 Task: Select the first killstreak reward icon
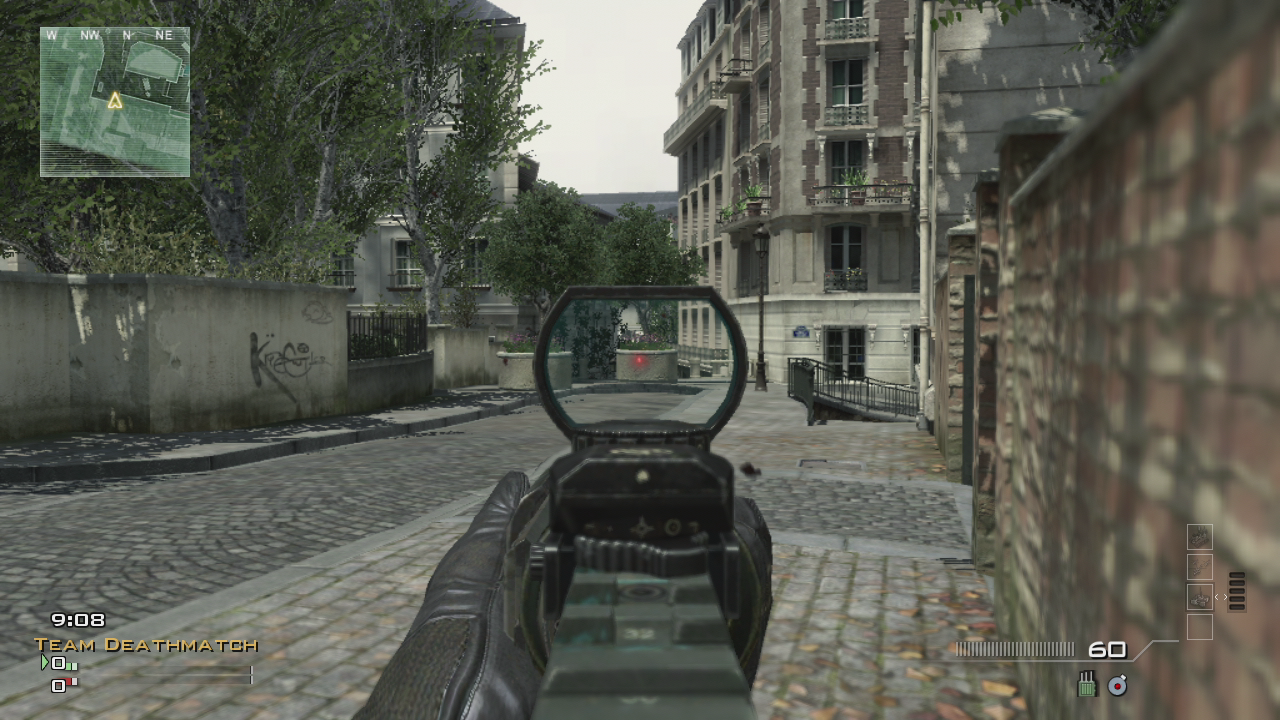pos(1200,536)
